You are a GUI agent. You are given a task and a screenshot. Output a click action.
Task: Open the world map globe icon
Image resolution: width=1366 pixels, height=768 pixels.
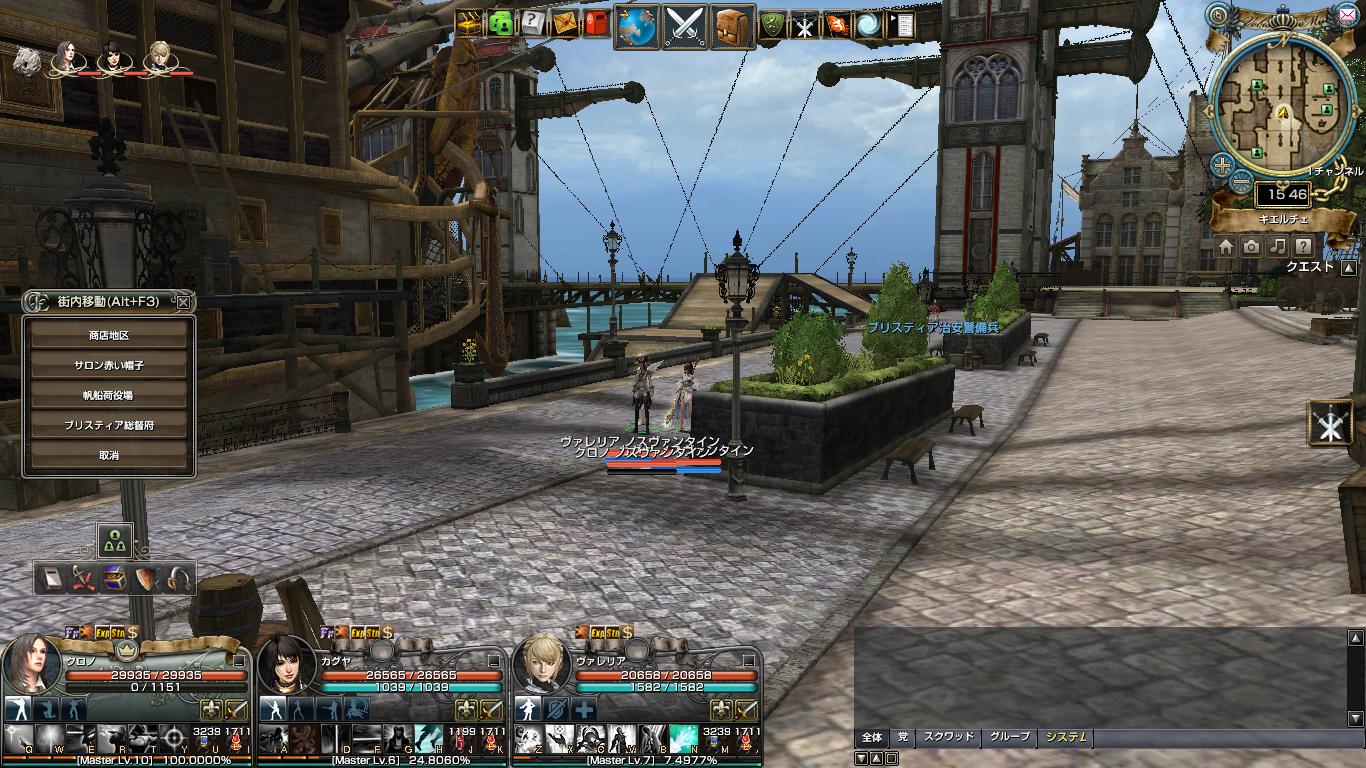coord(635,25)
